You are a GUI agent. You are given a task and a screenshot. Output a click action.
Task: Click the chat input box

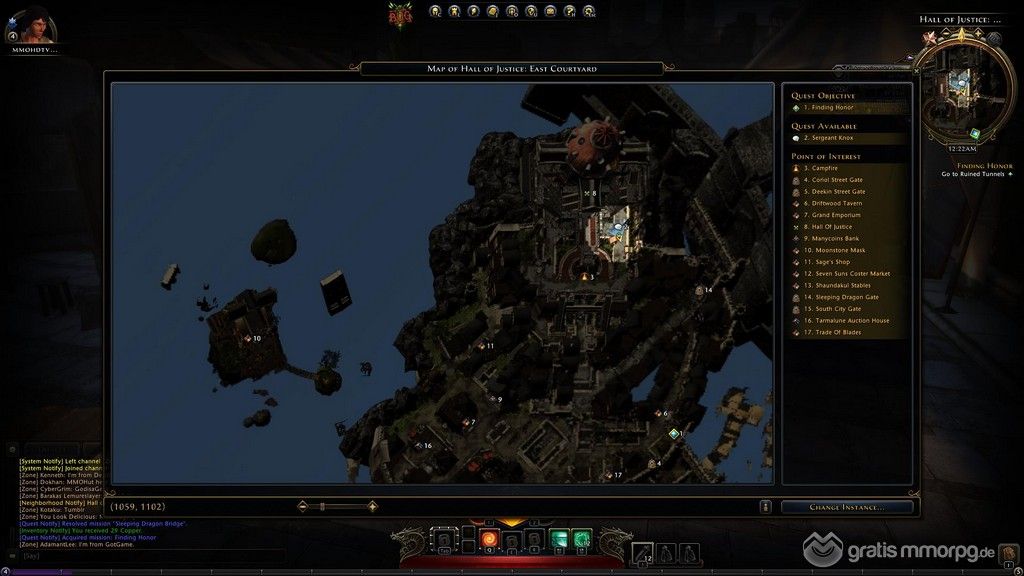pyautogui.click(x=60, y=556)
